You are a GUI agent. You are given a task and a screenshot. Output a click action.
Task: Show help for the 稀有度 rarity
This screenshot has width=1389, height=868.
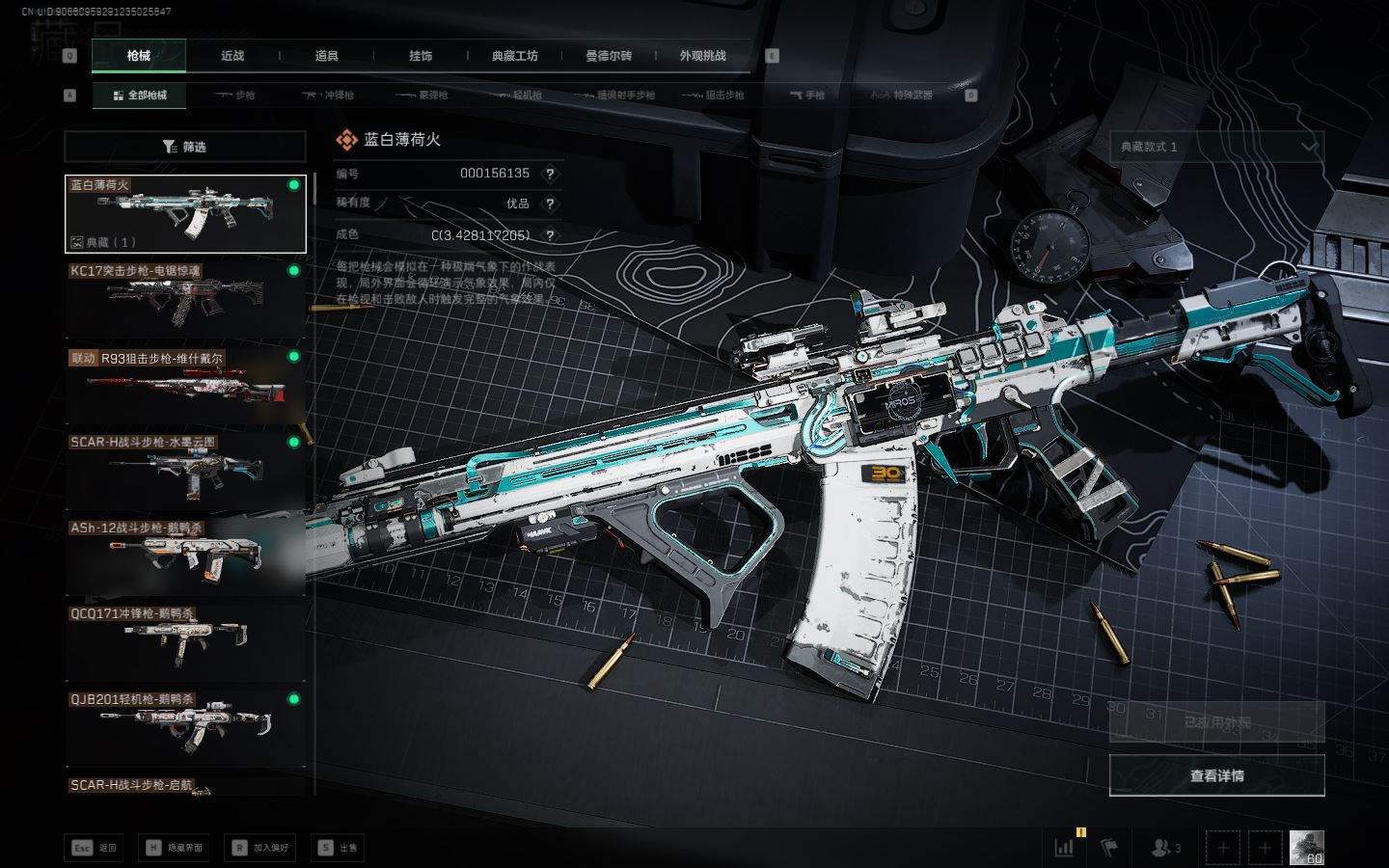click(x=550, y=203)
